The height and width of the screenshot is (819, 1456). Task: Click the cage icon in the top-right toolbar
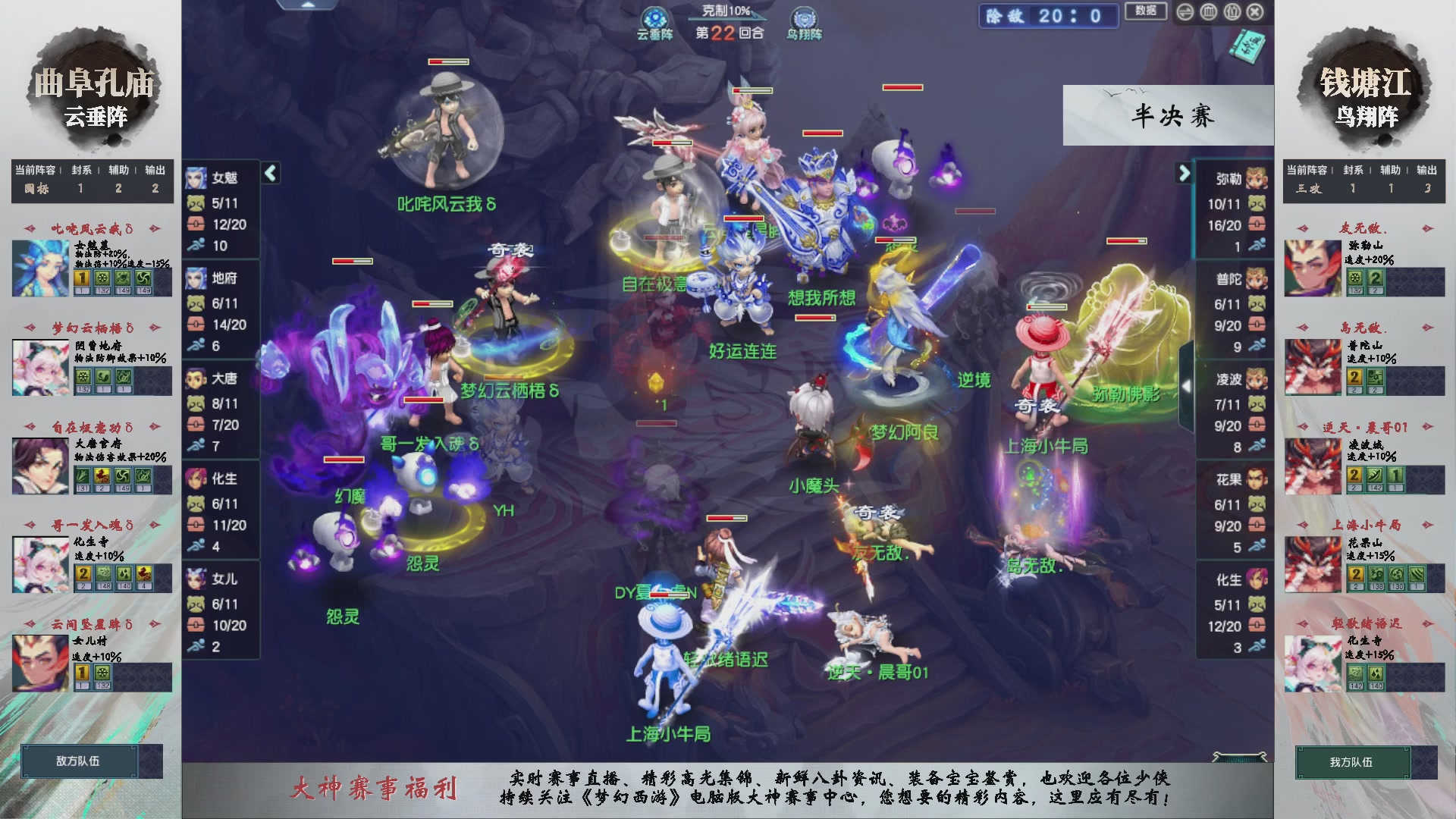pyautogui.click(x=1208, y=12)
